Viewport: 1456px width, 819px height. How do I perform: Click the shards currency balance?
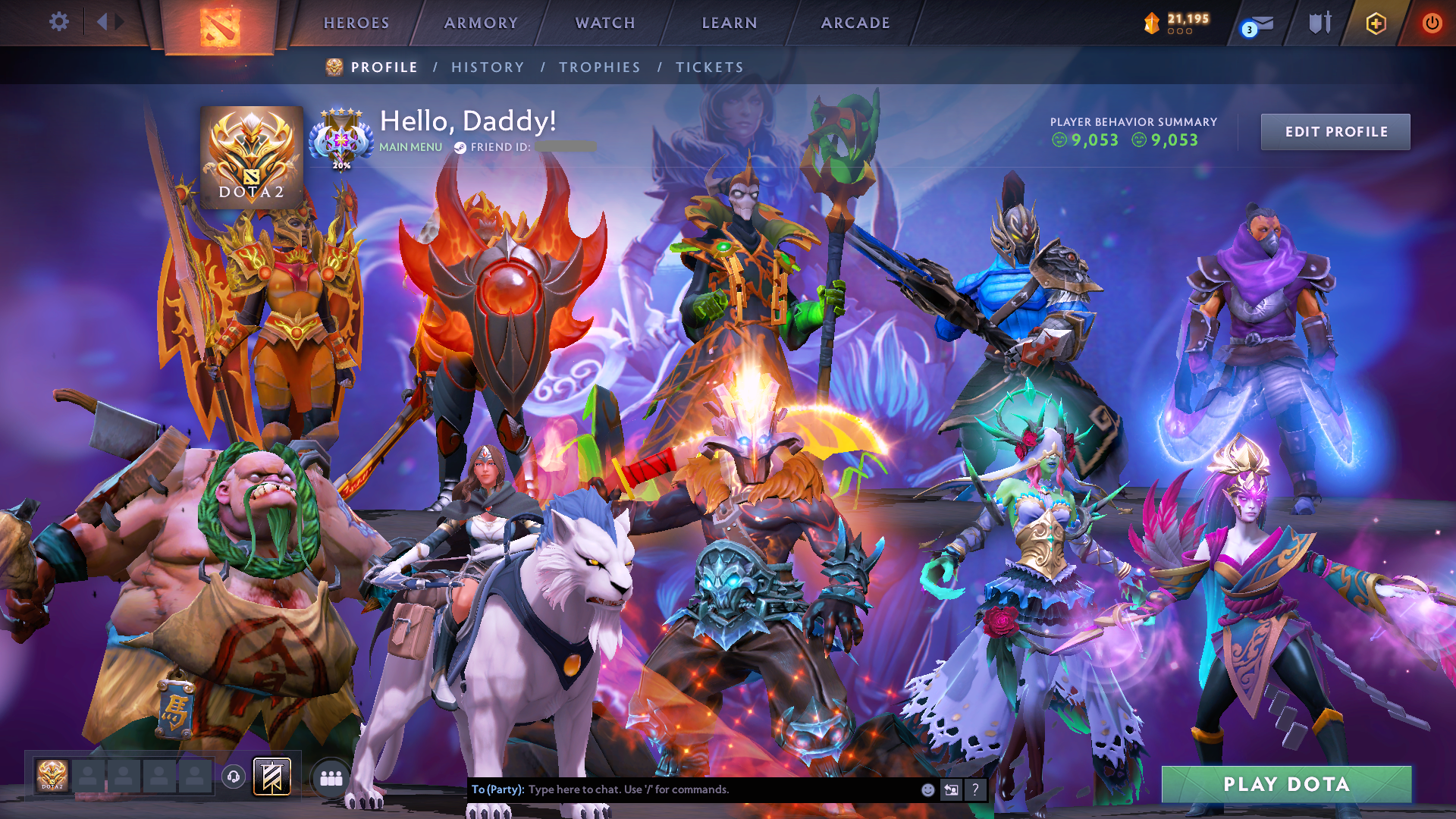coord(1178,23)
